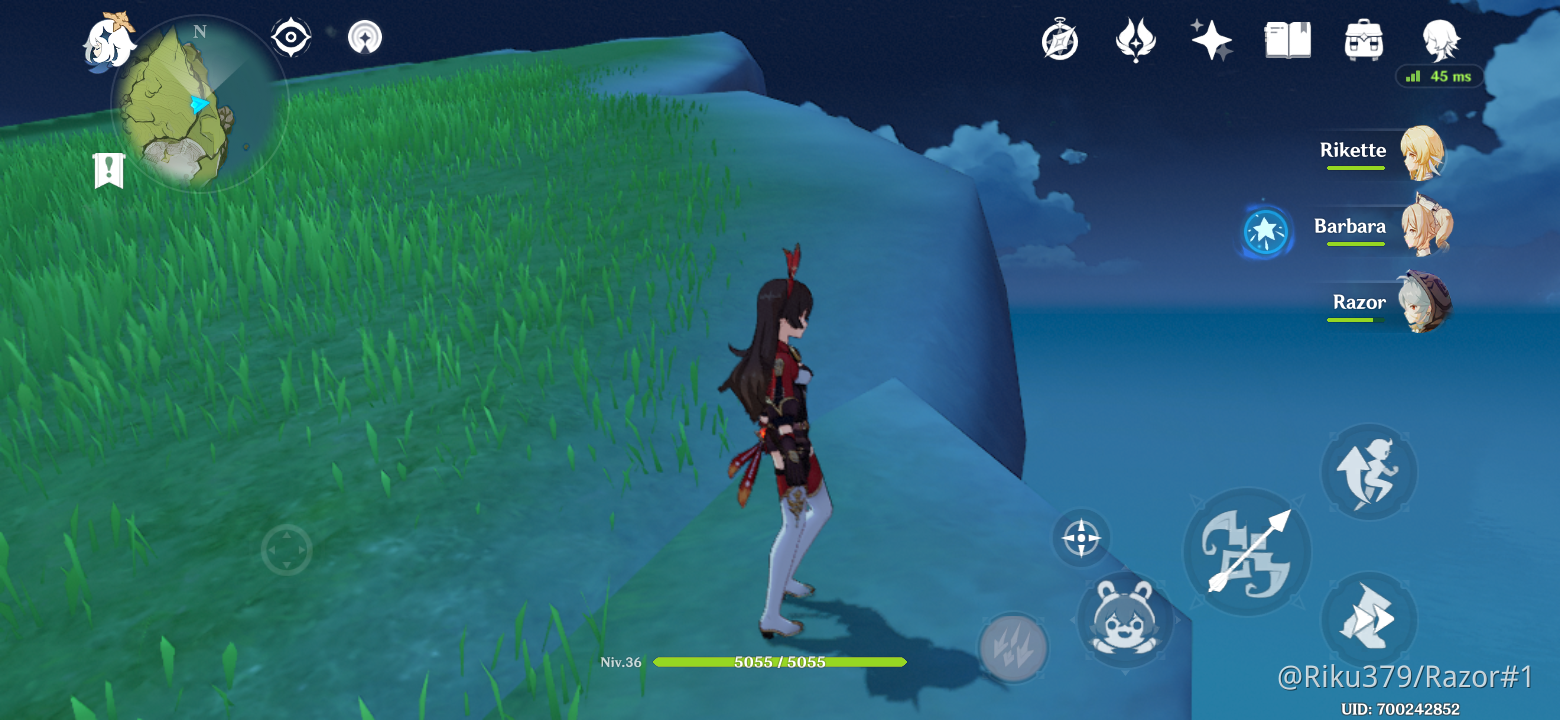1560x720 pixels.
Task: Activate Elemental Sight eye icon
Action: 290,37
